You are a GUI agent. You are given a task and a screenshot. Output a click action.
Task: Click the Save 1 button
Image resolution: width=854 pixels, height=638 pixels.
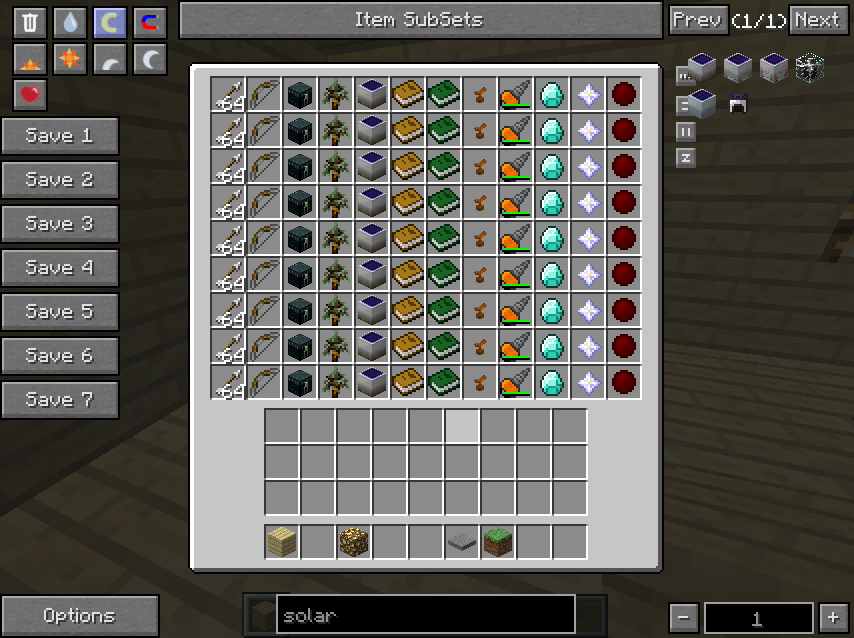point(59,136)
